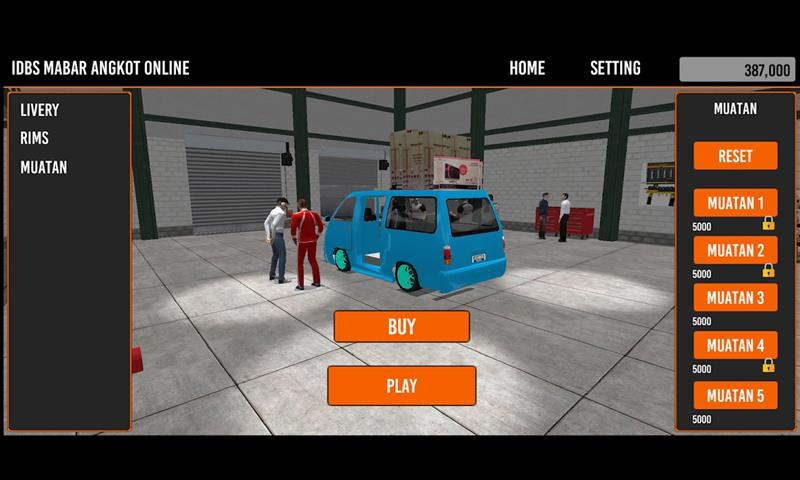This screenshot has width=800, height=480.
Task: Start the game with PLAY
Action: tap(401, 385)
